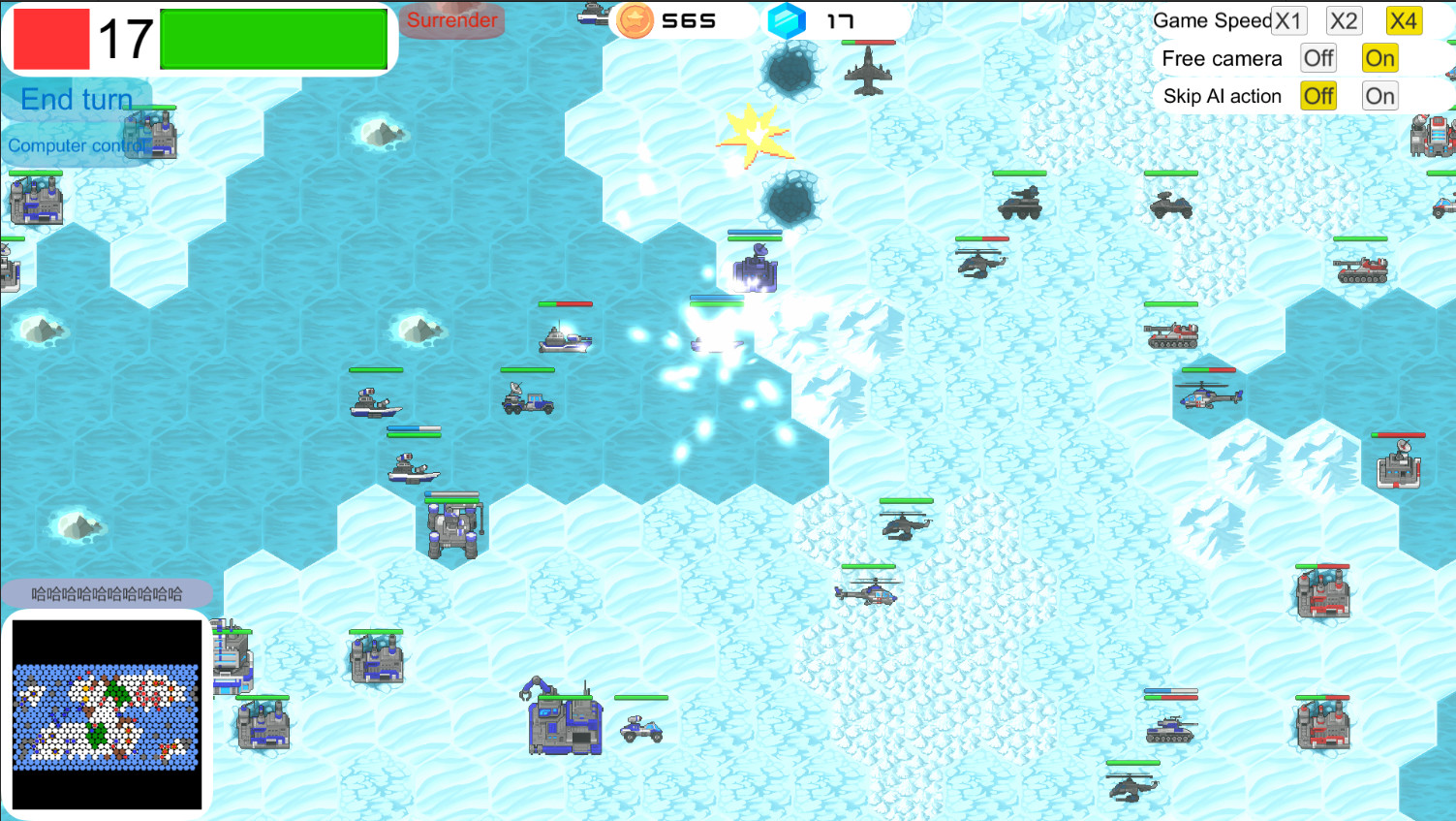Image resolution: width=1456 pixels, height=821 pixels.
Task: Turn Free camera off
Action: (1317, 58)
